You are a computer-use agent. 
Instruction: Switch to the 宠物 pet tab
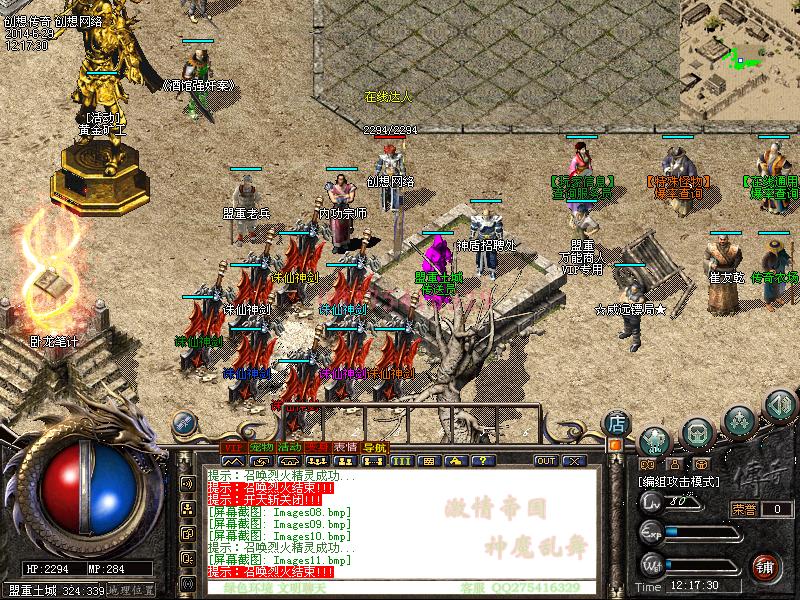pyautogui.click(x=262, y=446)
